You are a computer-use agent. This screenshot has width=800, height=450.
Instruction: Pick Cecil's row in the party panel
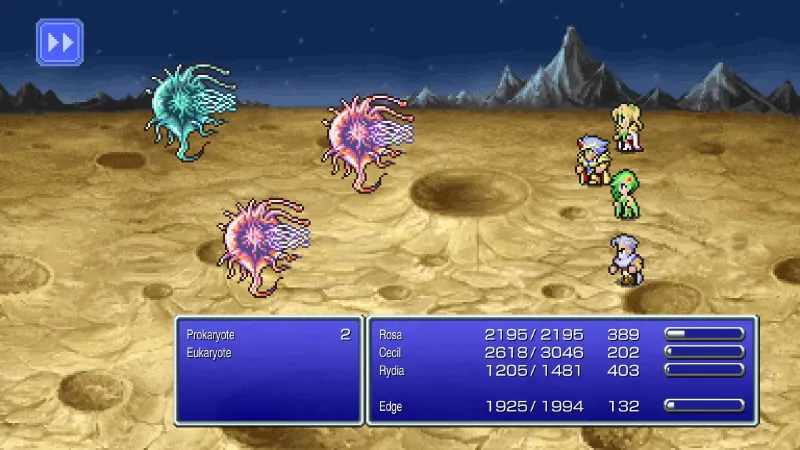click(x=560, y=352)
